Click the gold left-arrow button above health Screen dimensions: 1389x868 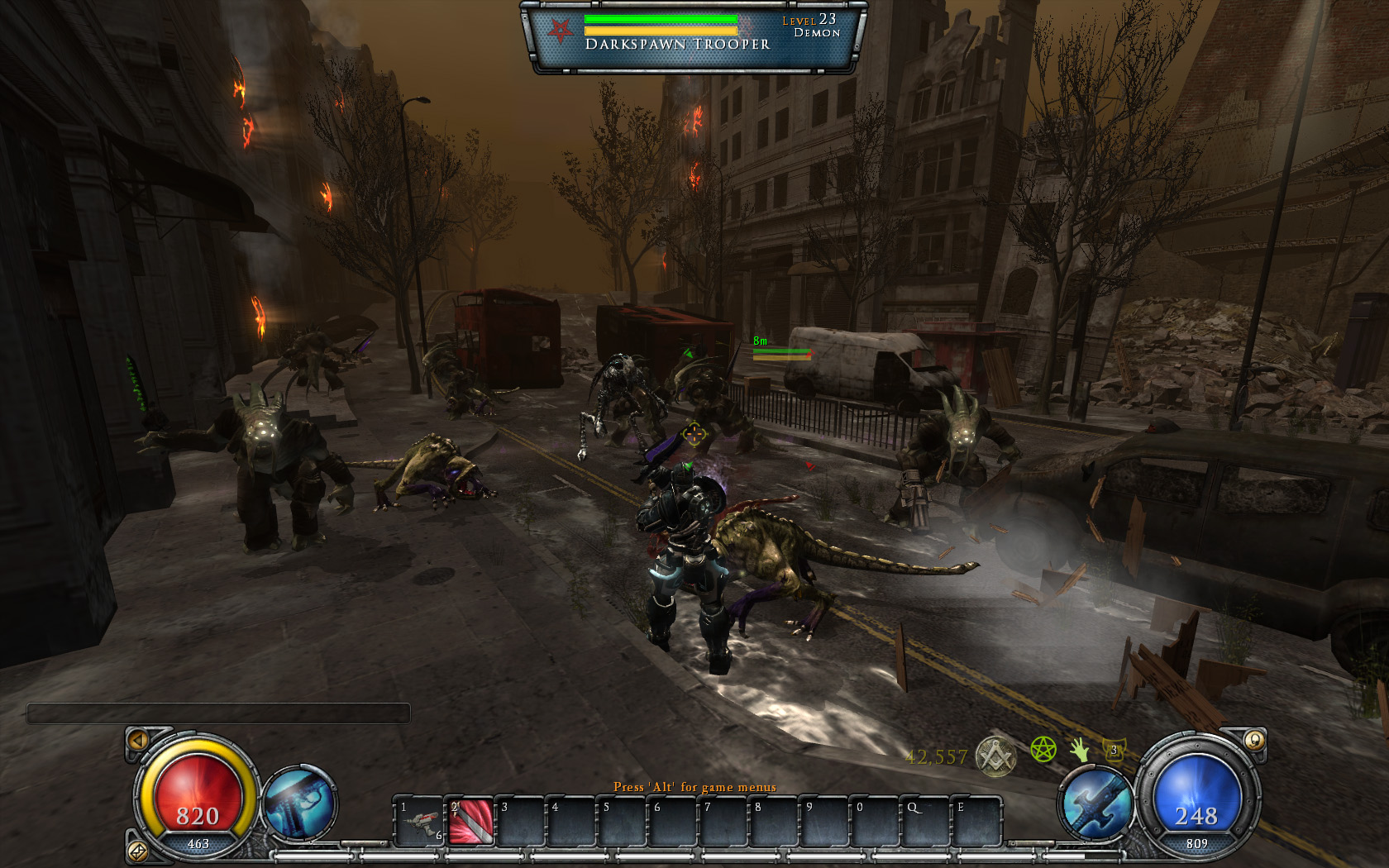click(x=138, y=740)
